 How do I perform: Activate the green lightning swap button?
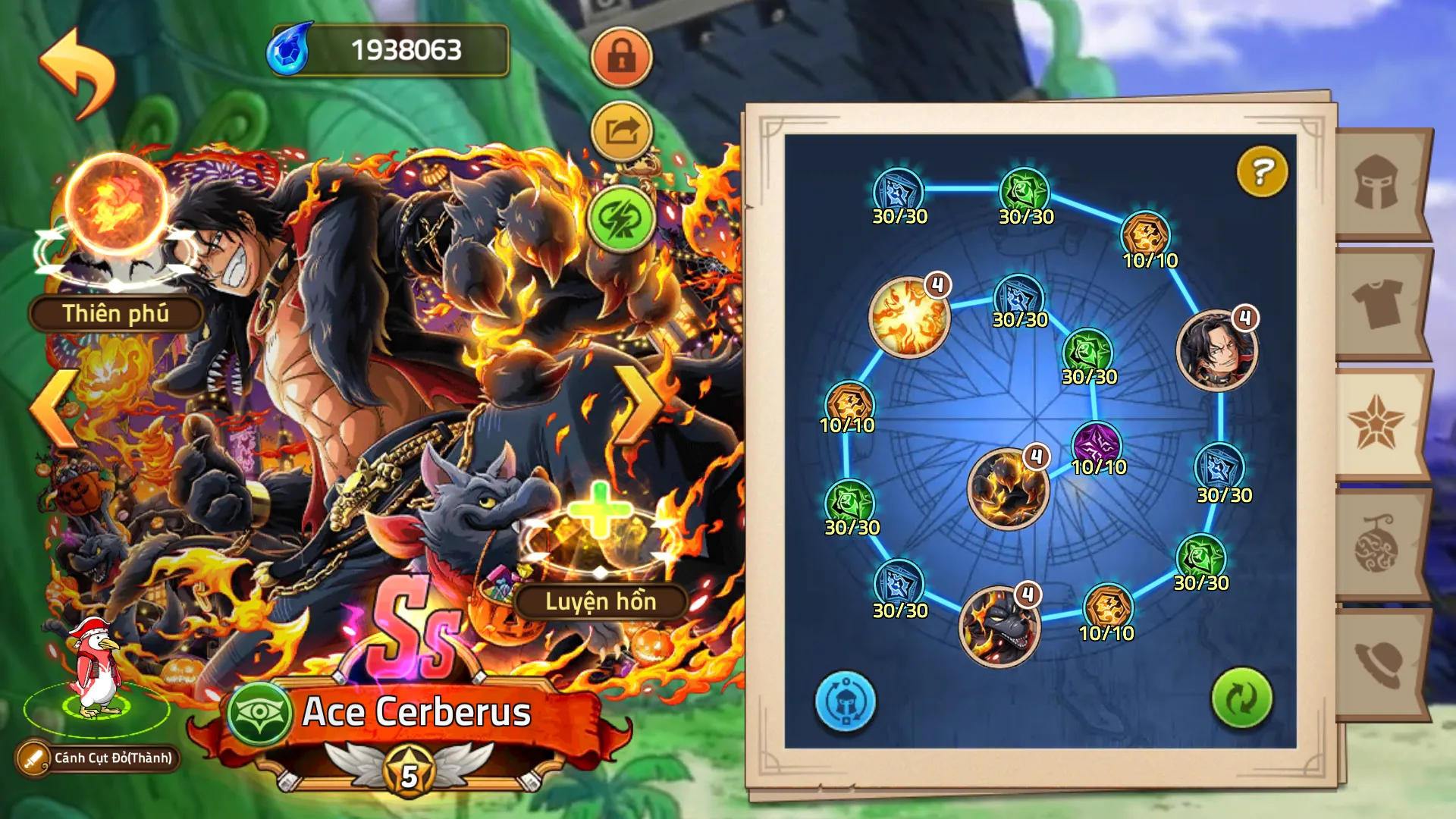pos(621,219)
